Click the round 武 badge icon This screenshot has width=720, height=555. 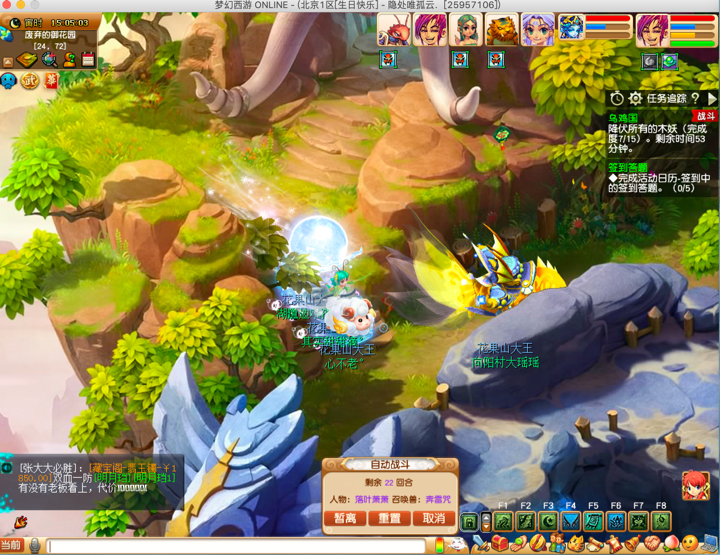pyautogui.click(x=30, y=80)
